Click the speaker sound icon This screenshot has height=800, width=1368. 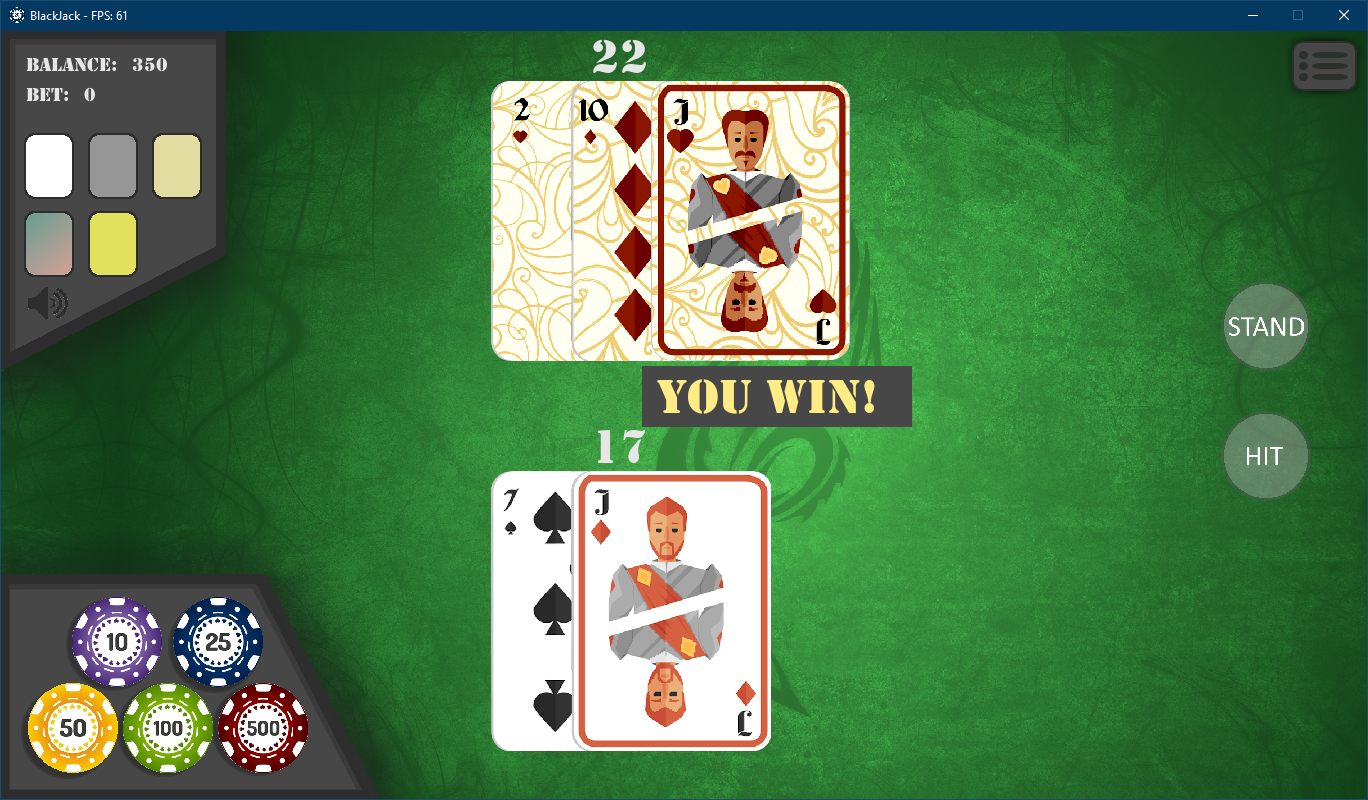[x=47, y=302]
